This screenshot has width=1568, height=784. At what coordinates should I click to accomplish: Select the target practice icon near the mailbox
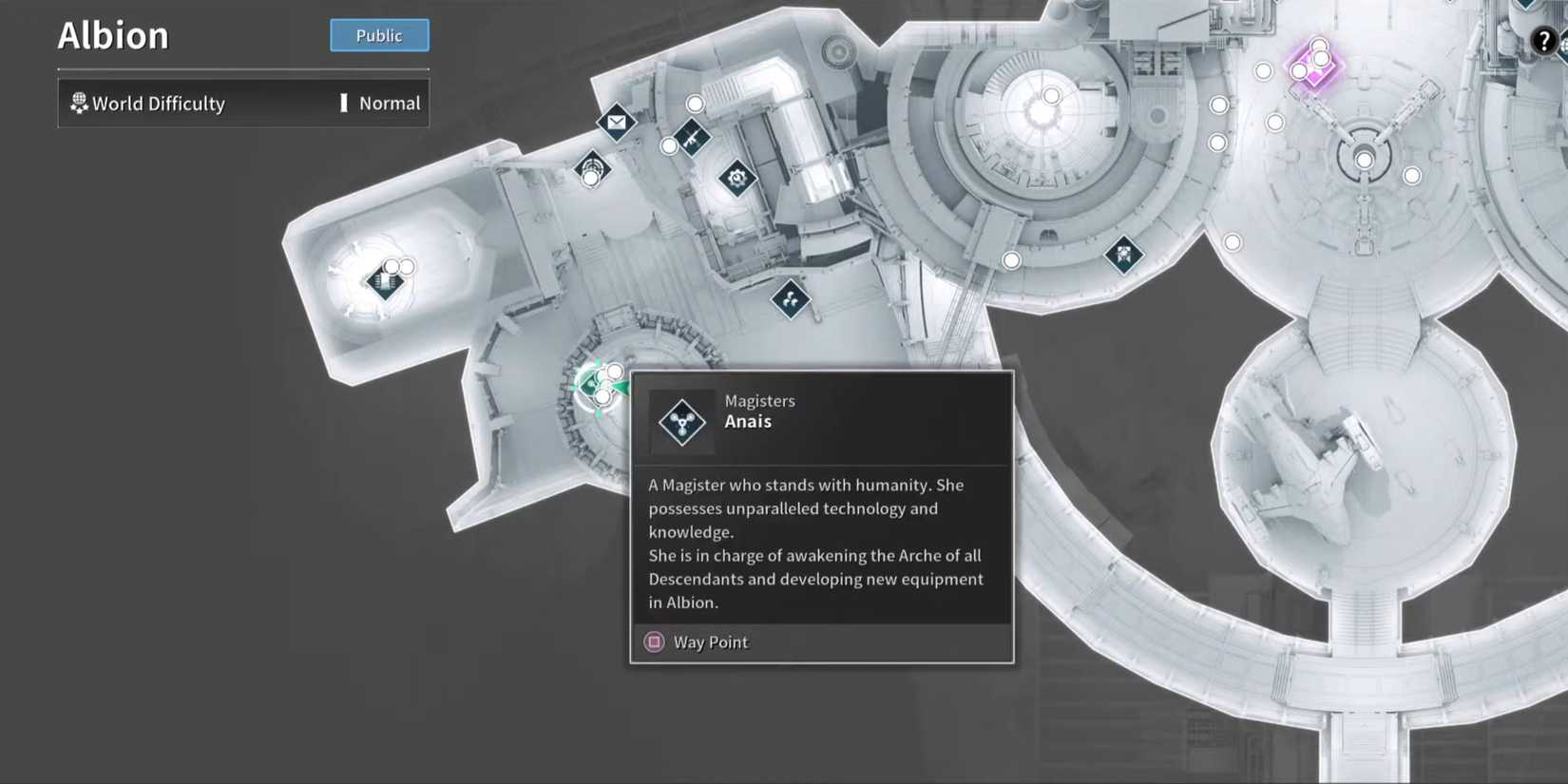point(593,168)
